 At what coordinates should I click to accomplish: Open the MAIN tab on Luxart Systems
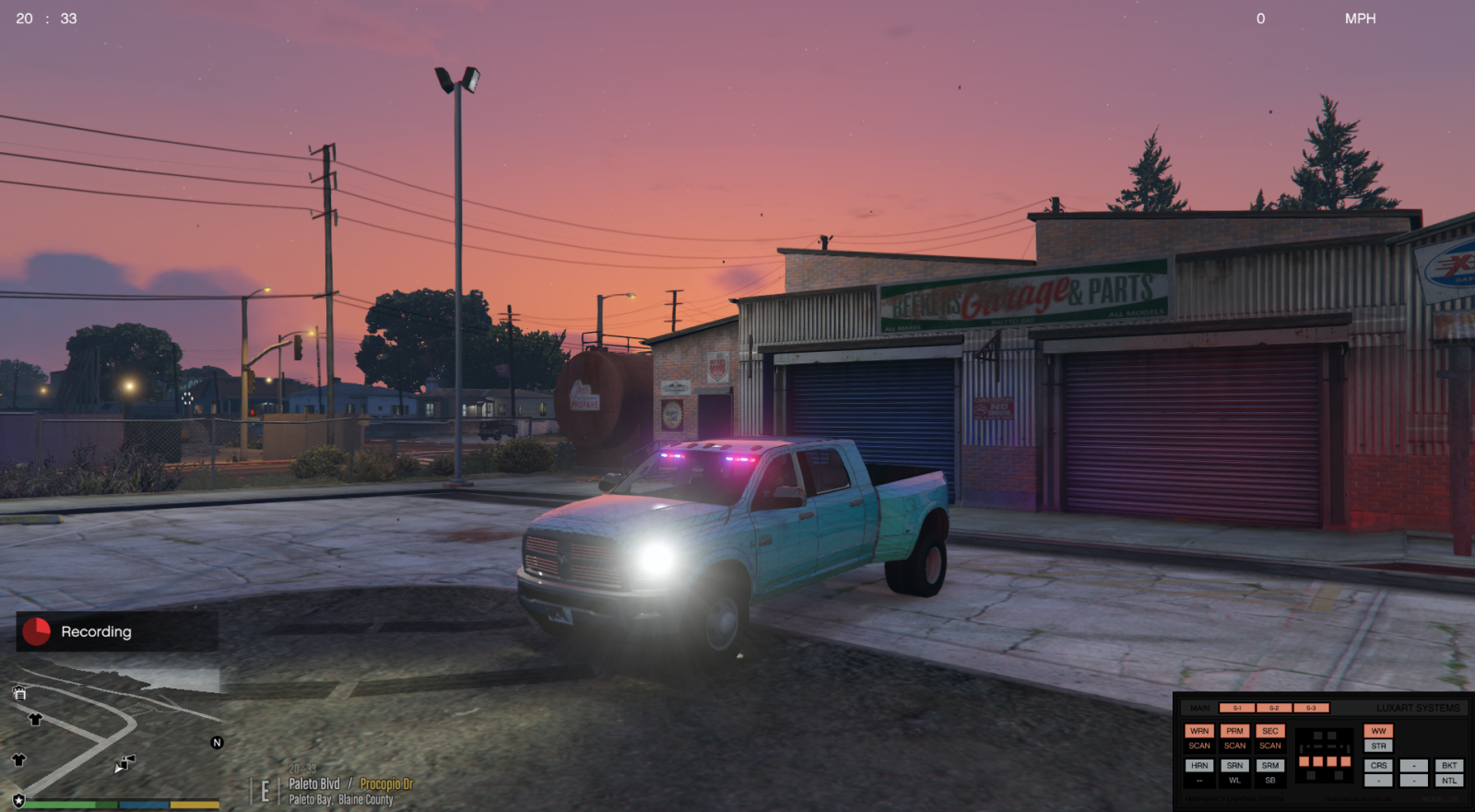click(x=1199, y=708)
